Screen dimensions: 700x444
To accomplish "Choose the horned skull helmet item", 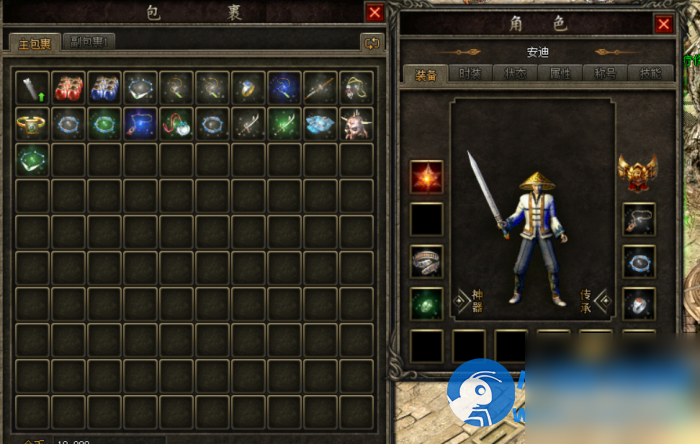I will pos(356,124).
